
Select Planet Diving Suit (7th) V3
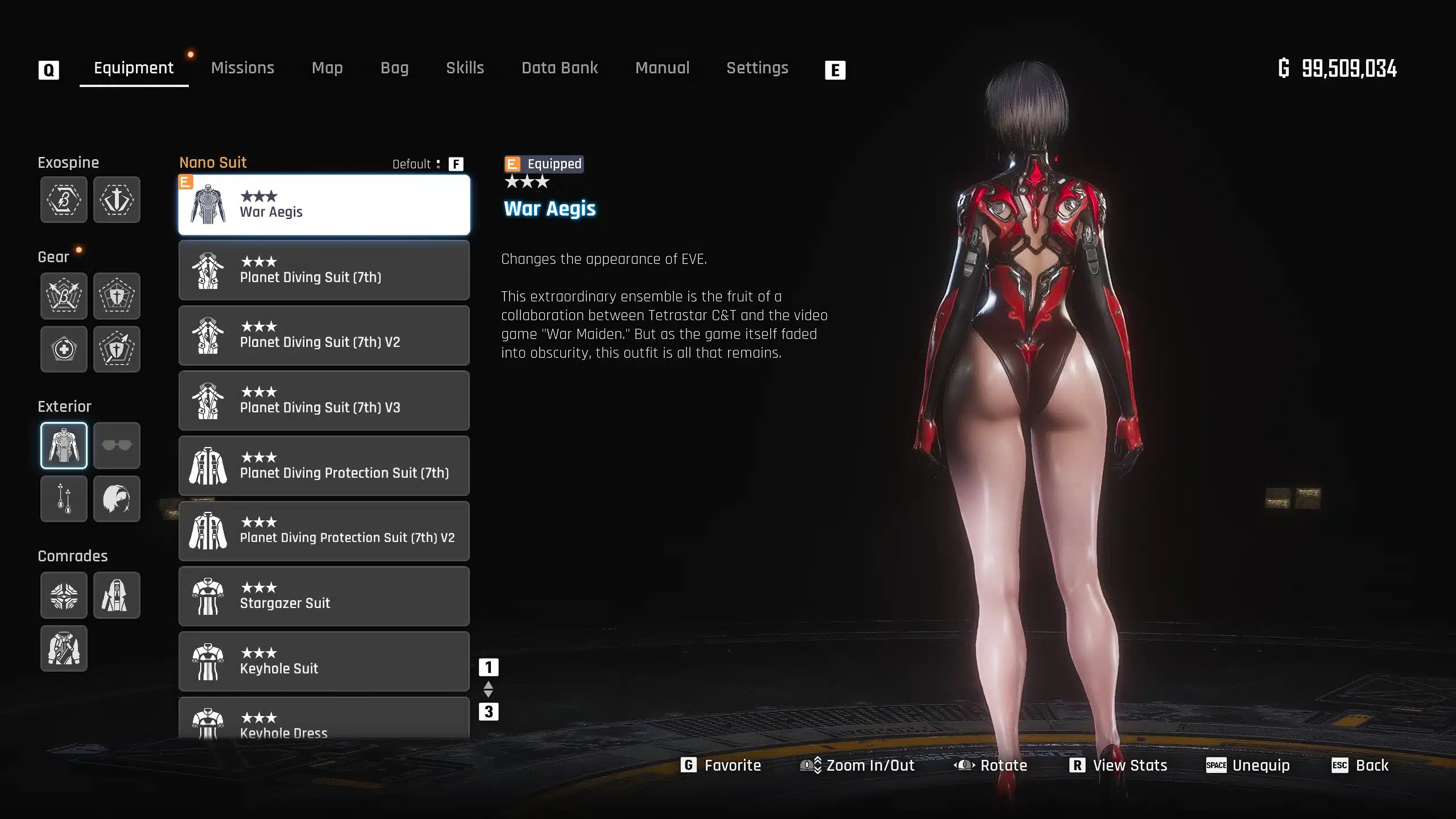point(324,400)
